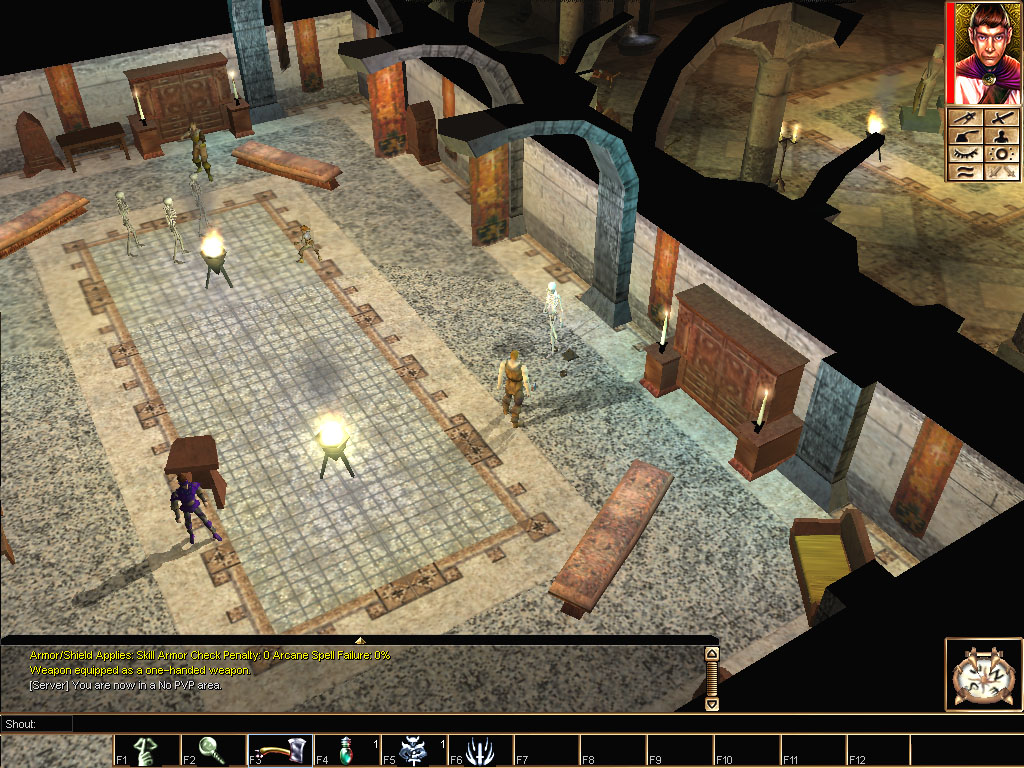Click the wavy lines icon button
The image size is (1024, 768).
[x=965, y=173]
